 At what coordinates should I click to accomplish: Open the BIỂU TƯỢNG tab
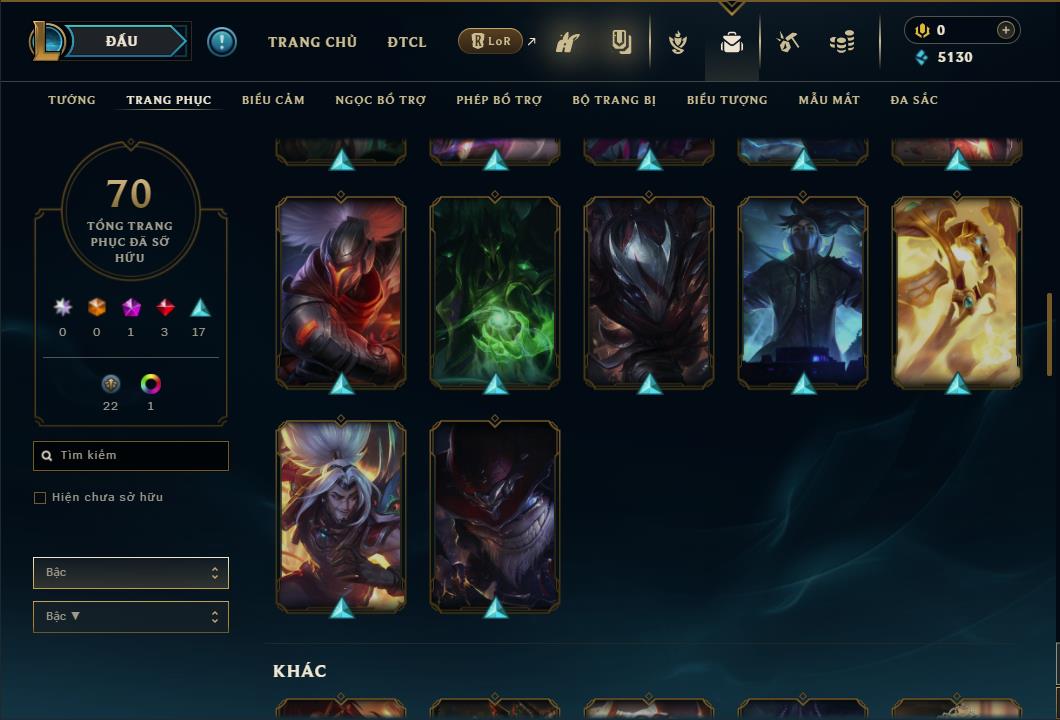(x=727, y=100)
